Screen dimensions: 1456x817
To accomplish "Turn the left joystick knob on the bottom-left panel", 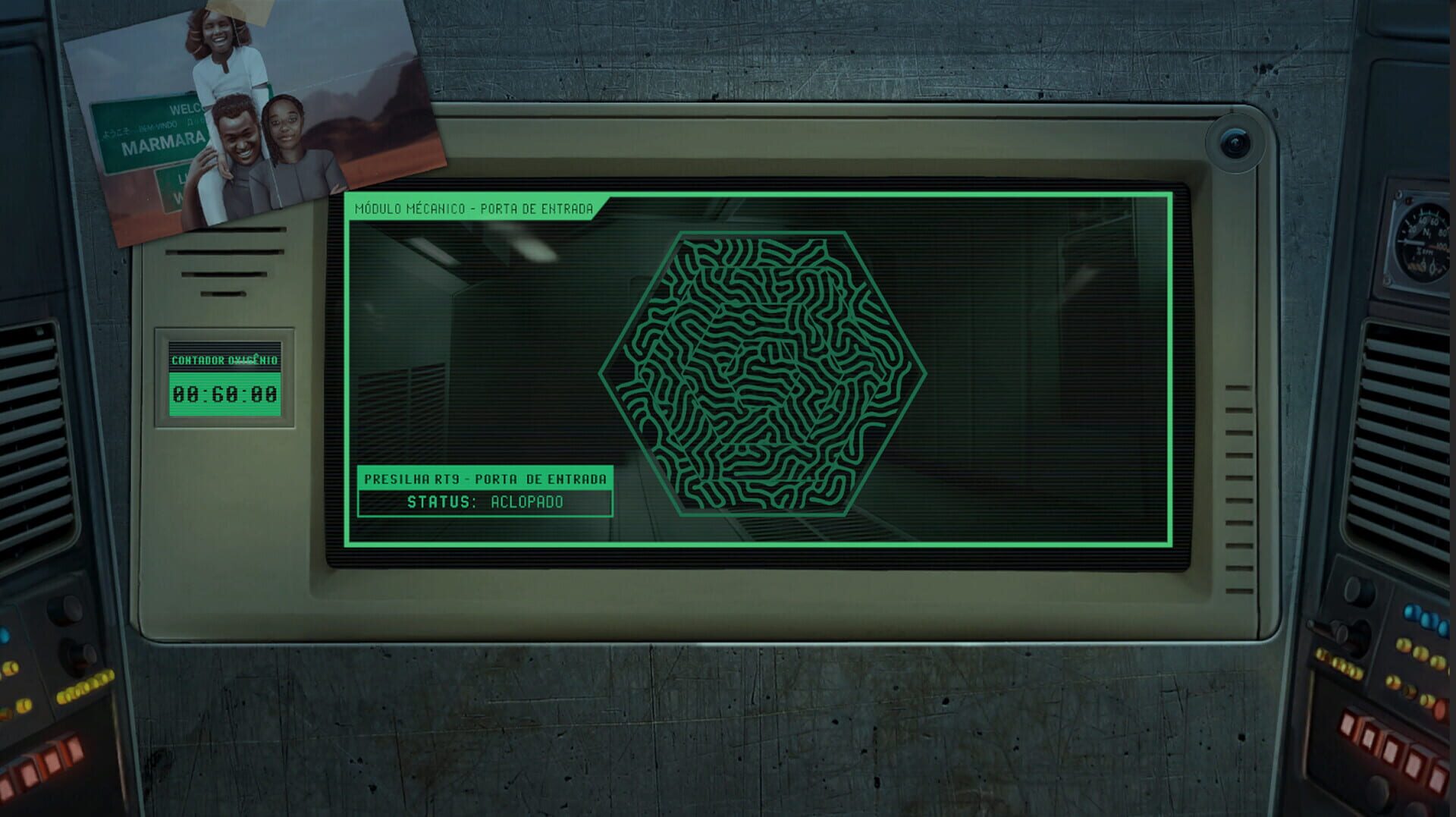I will (64, 611).
